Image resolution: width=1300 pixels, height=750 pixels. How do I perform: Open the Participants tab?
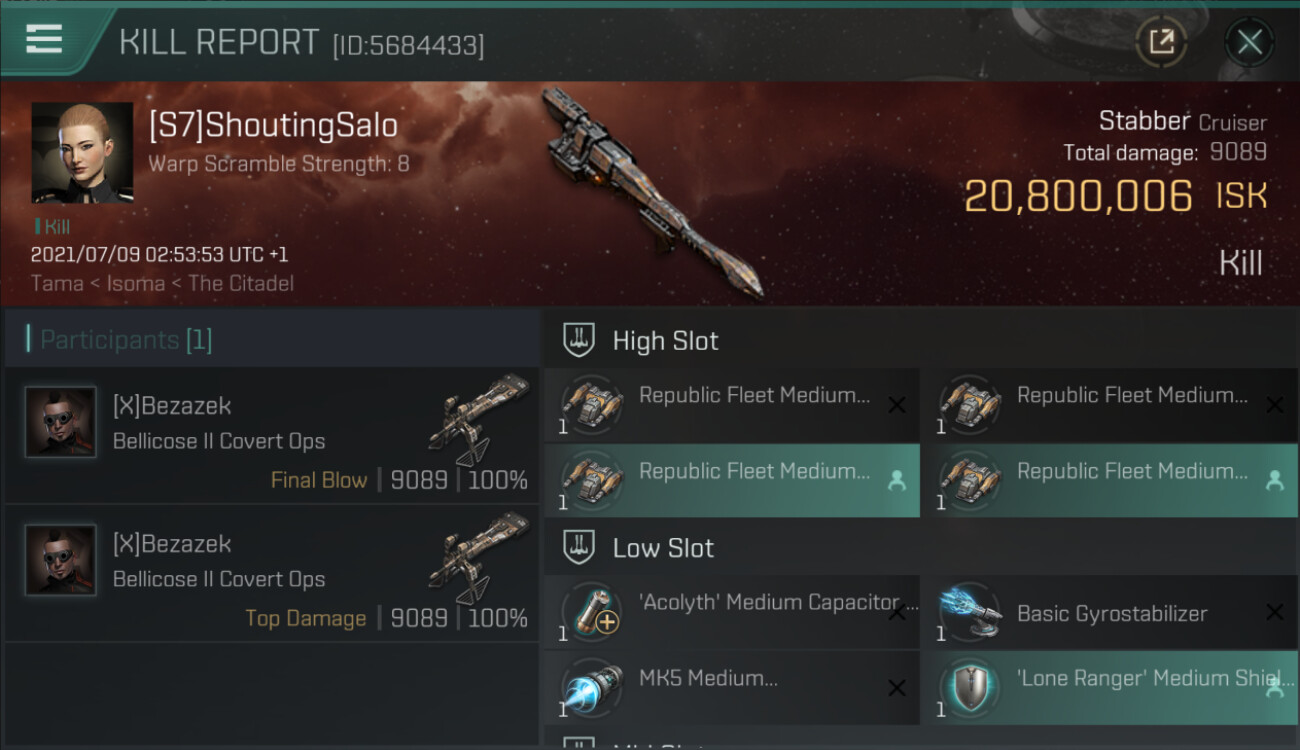coord(126,340)
